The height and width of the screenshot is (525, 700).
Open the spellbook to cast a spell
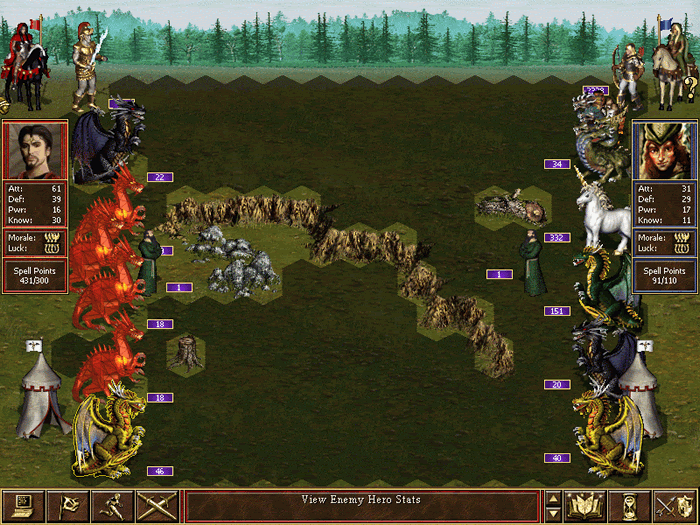(585, 507)
